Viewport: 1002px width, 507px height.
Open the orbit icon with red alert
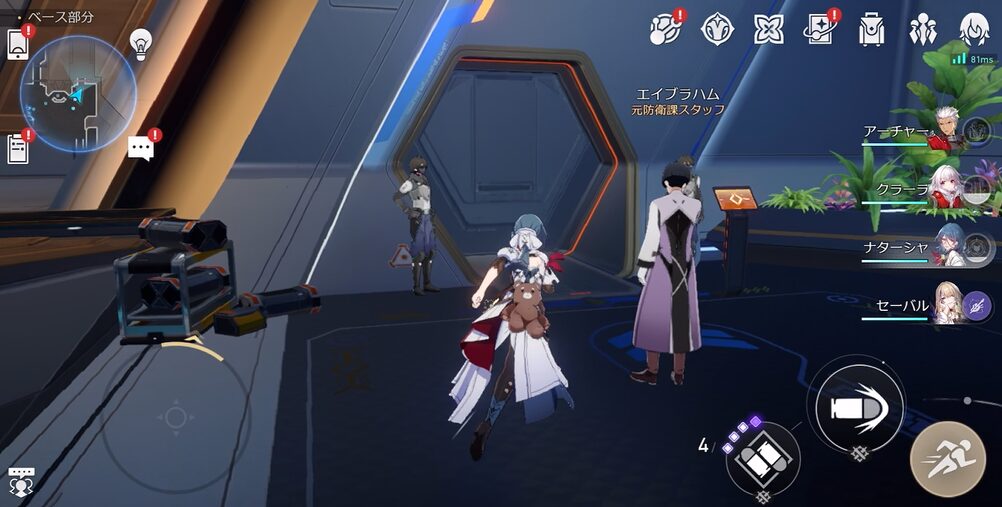tap(664, 29)
